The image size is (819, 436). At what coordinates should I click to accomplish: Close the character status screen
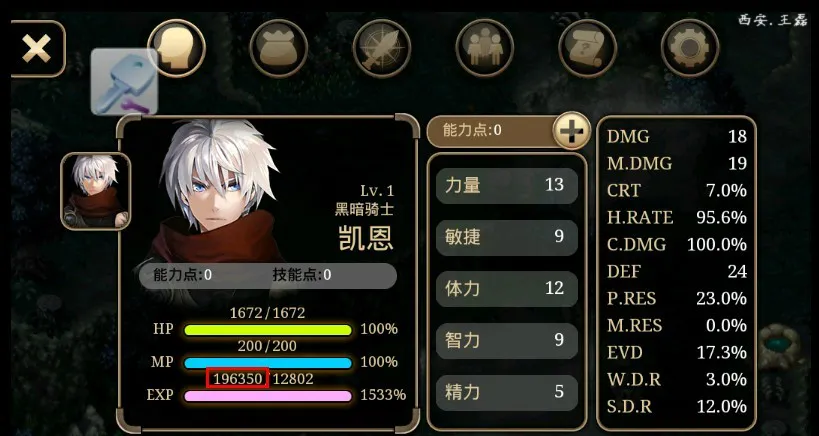pos(37,49)
